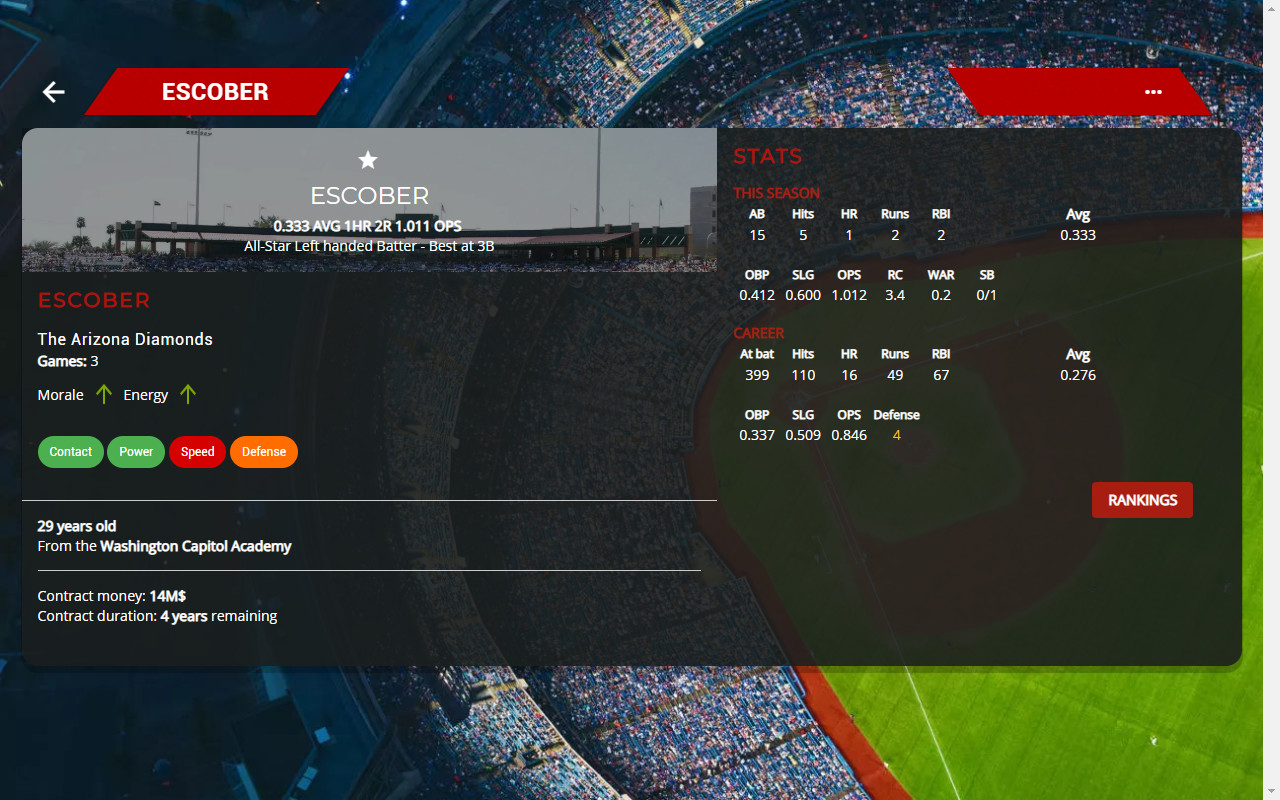Select the green Contact attribute badge
Screen dimensions: 1280x800
click(70, 451)
